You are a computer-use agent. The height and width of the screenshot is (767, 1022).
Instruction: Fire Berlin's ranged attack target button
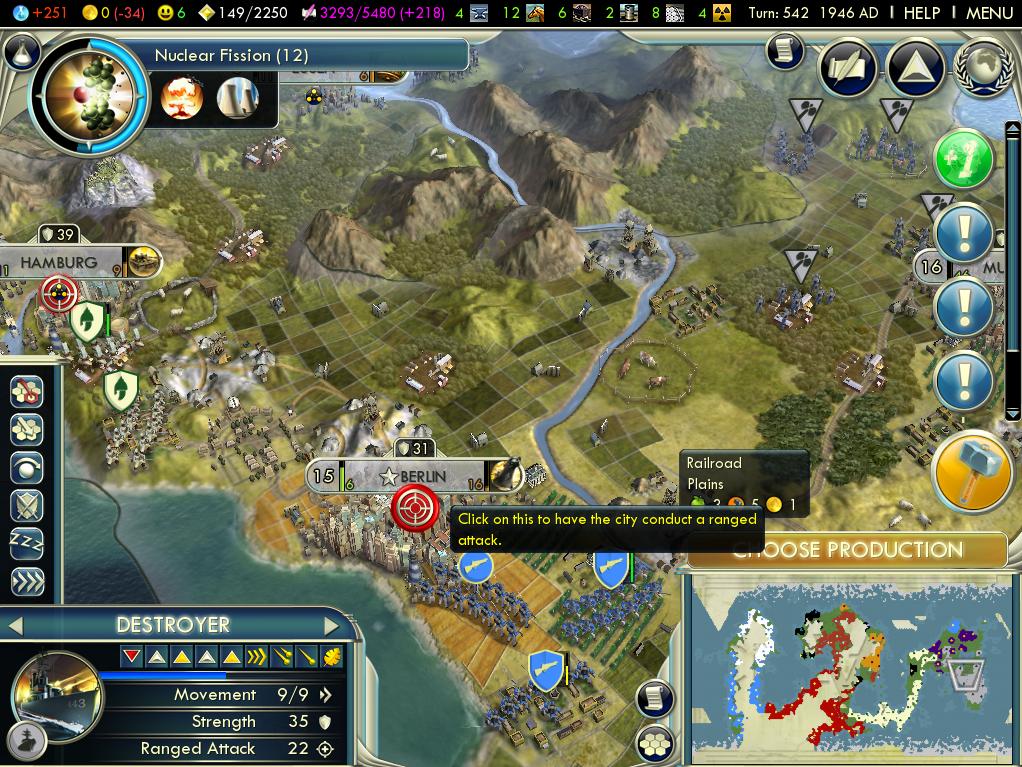click(414, 508)
